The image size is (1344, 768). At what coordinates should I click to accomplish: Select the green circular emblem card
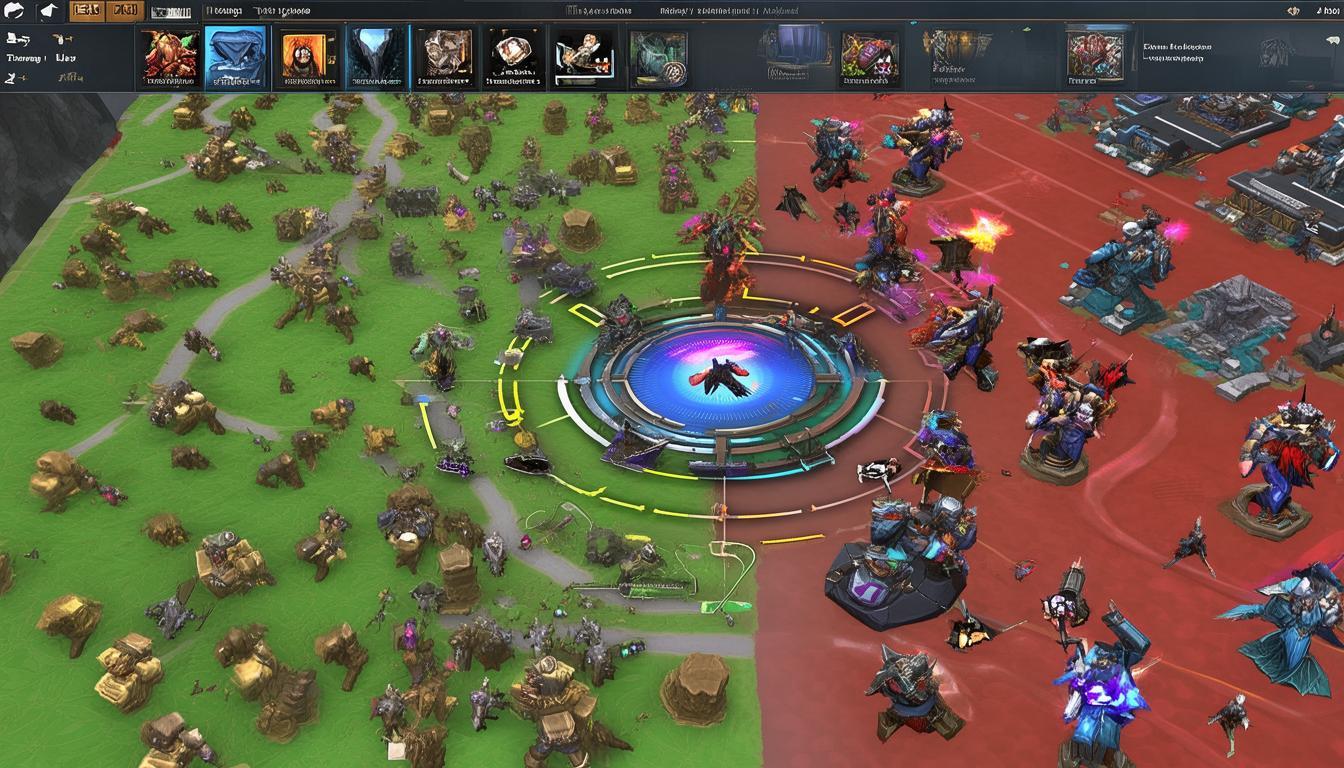(x=658, y=58)
